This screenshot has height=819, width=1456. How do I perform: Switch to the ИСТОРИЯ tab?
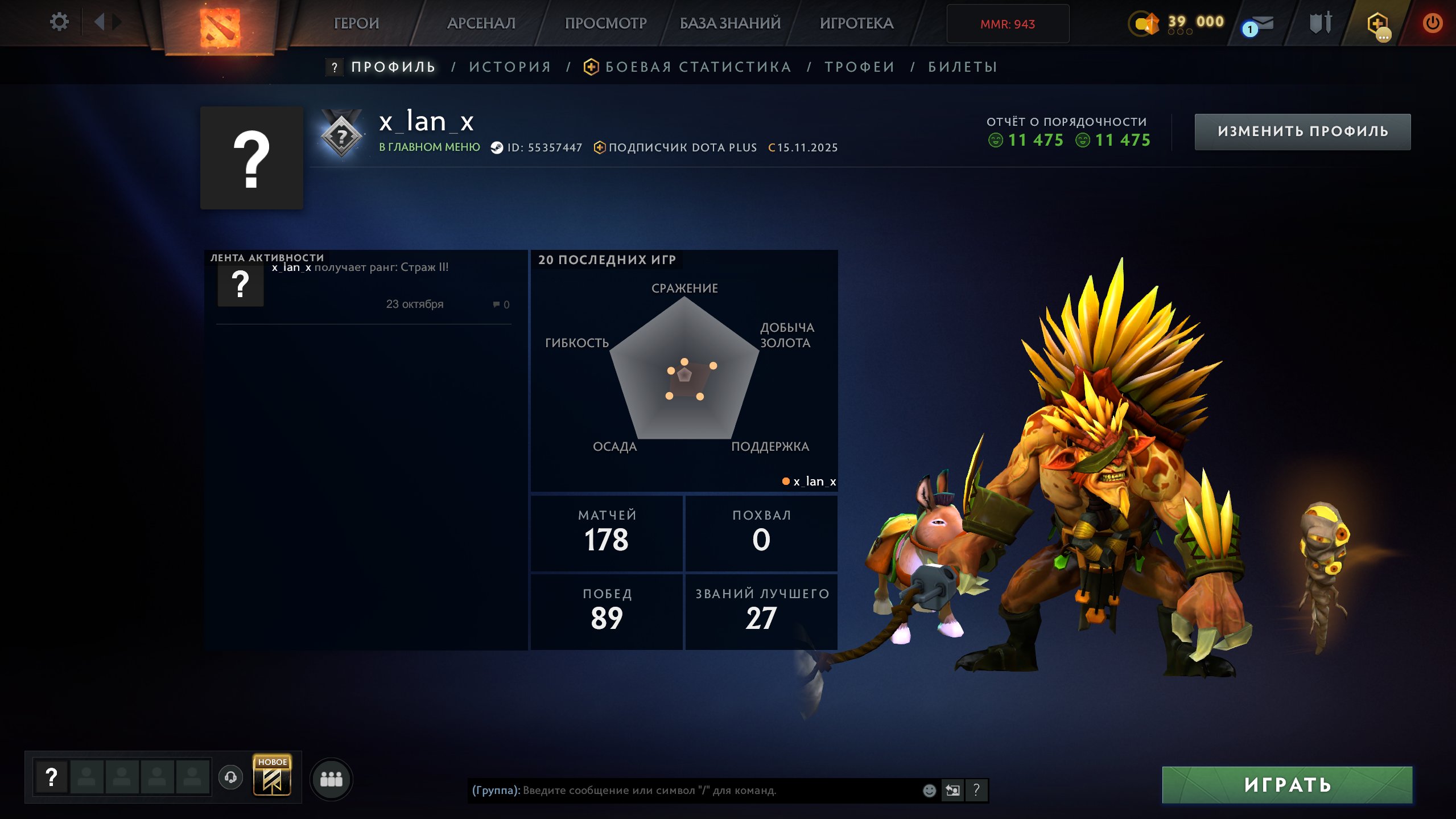pyautogui.click(x=509, y=67)
